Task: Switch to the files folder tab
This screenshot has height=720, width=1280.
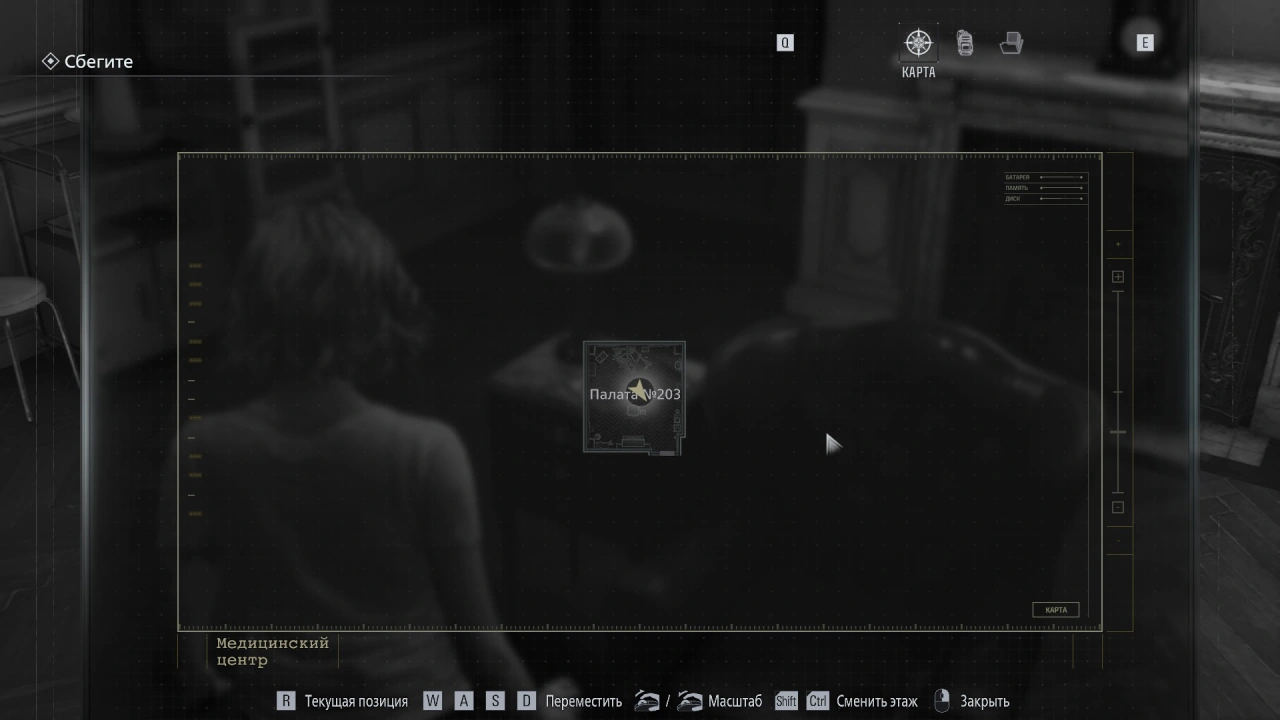Action: coord(1011,43)
